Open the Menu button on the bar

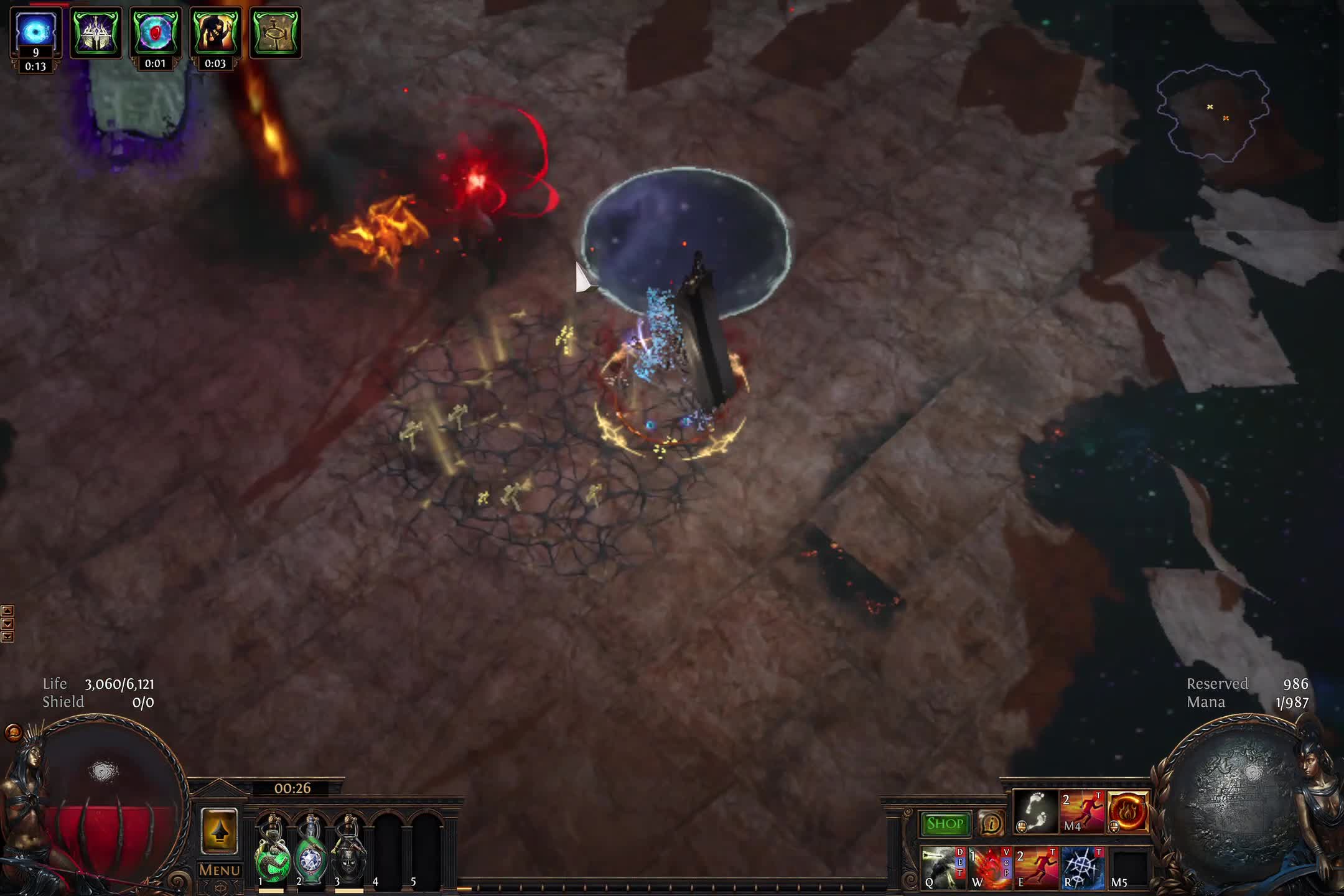pyautogui.click(x=220, y=870)
